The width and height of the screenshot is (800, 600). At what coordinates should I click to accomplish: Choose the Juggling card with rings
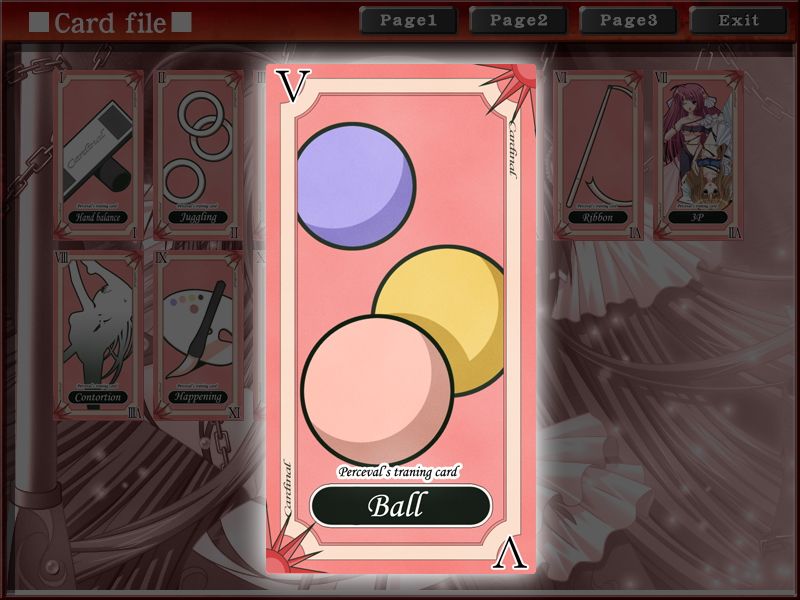[200, 155]
